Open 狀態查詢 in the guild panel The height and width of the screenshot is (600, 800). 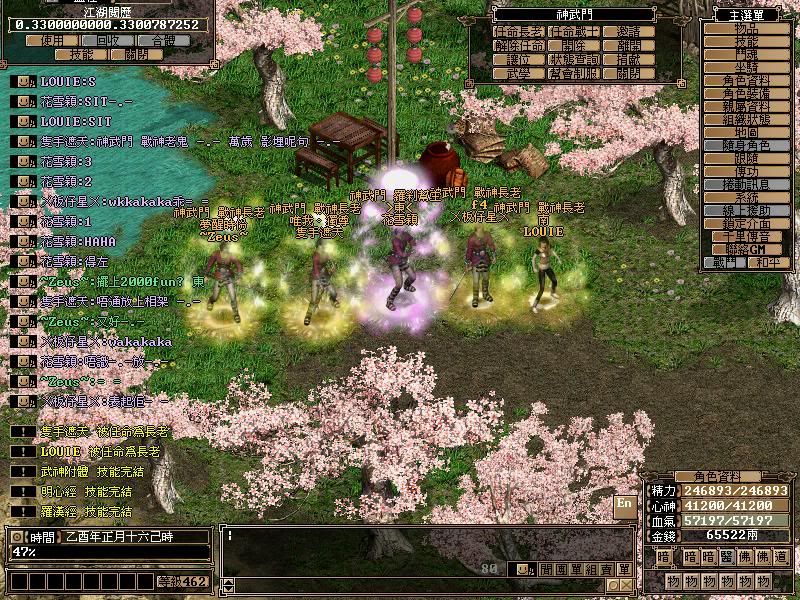575,59
